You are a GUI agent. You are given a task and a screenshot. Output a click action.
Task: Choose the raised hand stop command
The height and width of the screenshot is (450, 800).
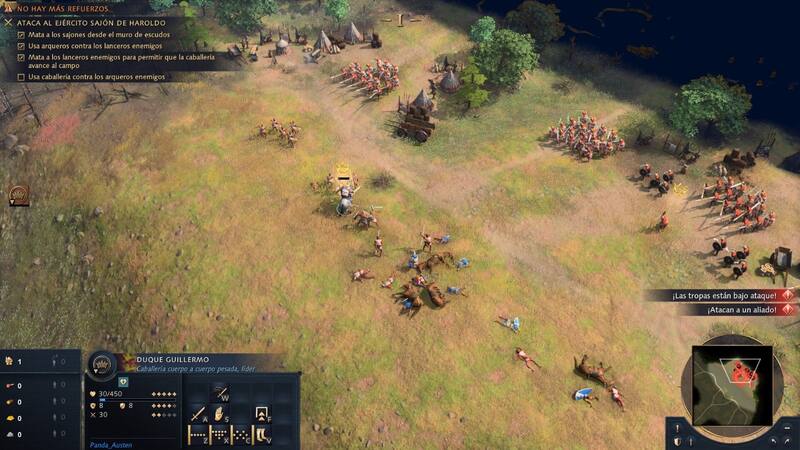tap(218, 412)
